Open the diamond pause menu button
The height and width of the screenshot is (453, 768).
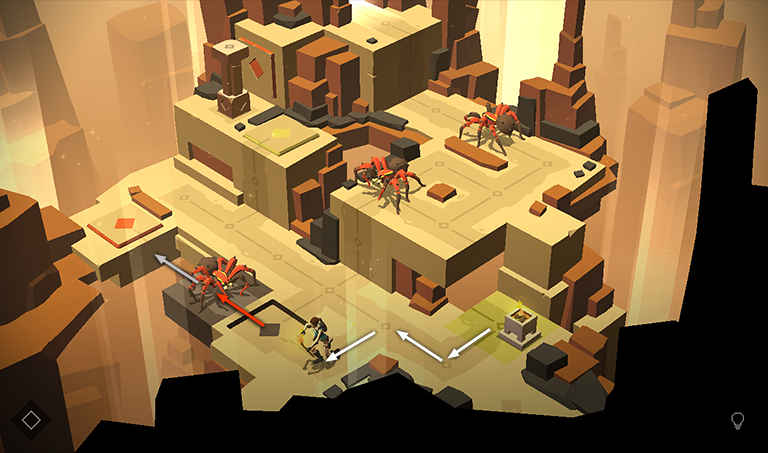tap(32, 419)
